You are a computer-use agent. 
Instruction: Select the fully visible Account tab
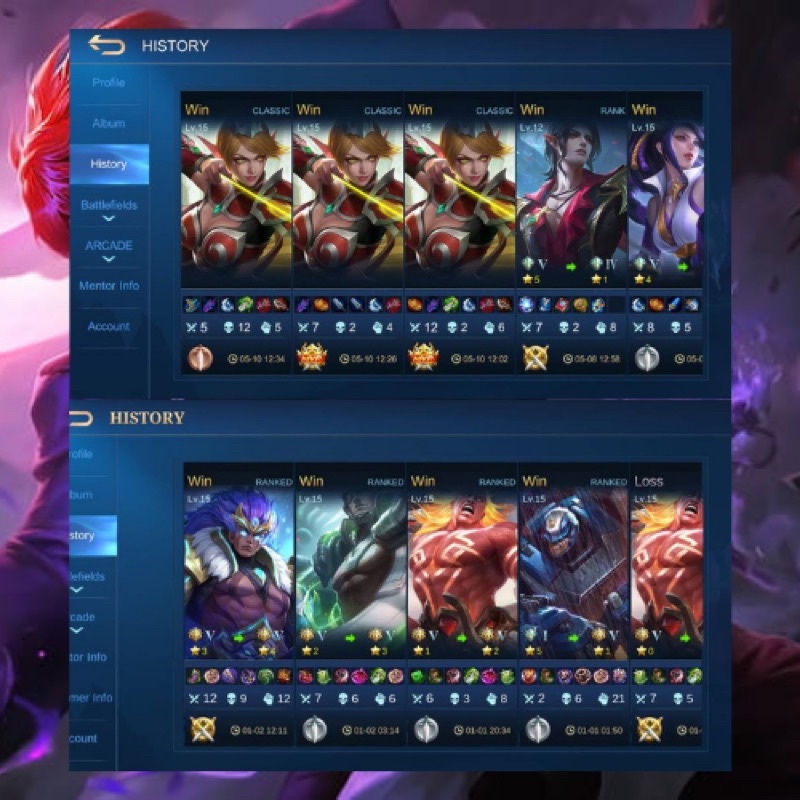coord(109,326)
